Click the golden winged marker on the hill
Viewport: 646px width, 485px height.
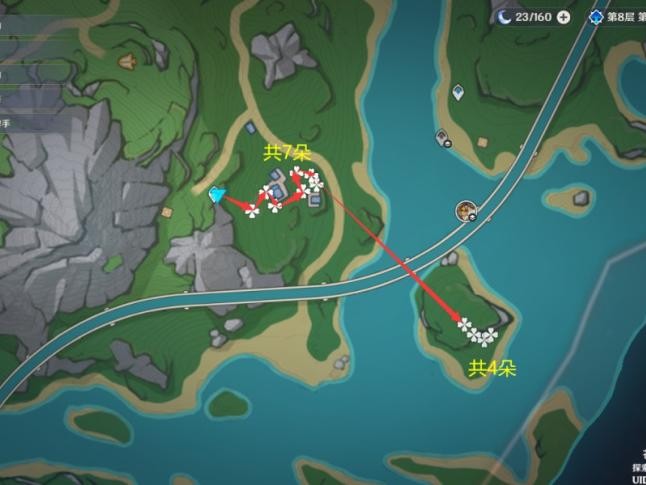(x=127, y=62)
